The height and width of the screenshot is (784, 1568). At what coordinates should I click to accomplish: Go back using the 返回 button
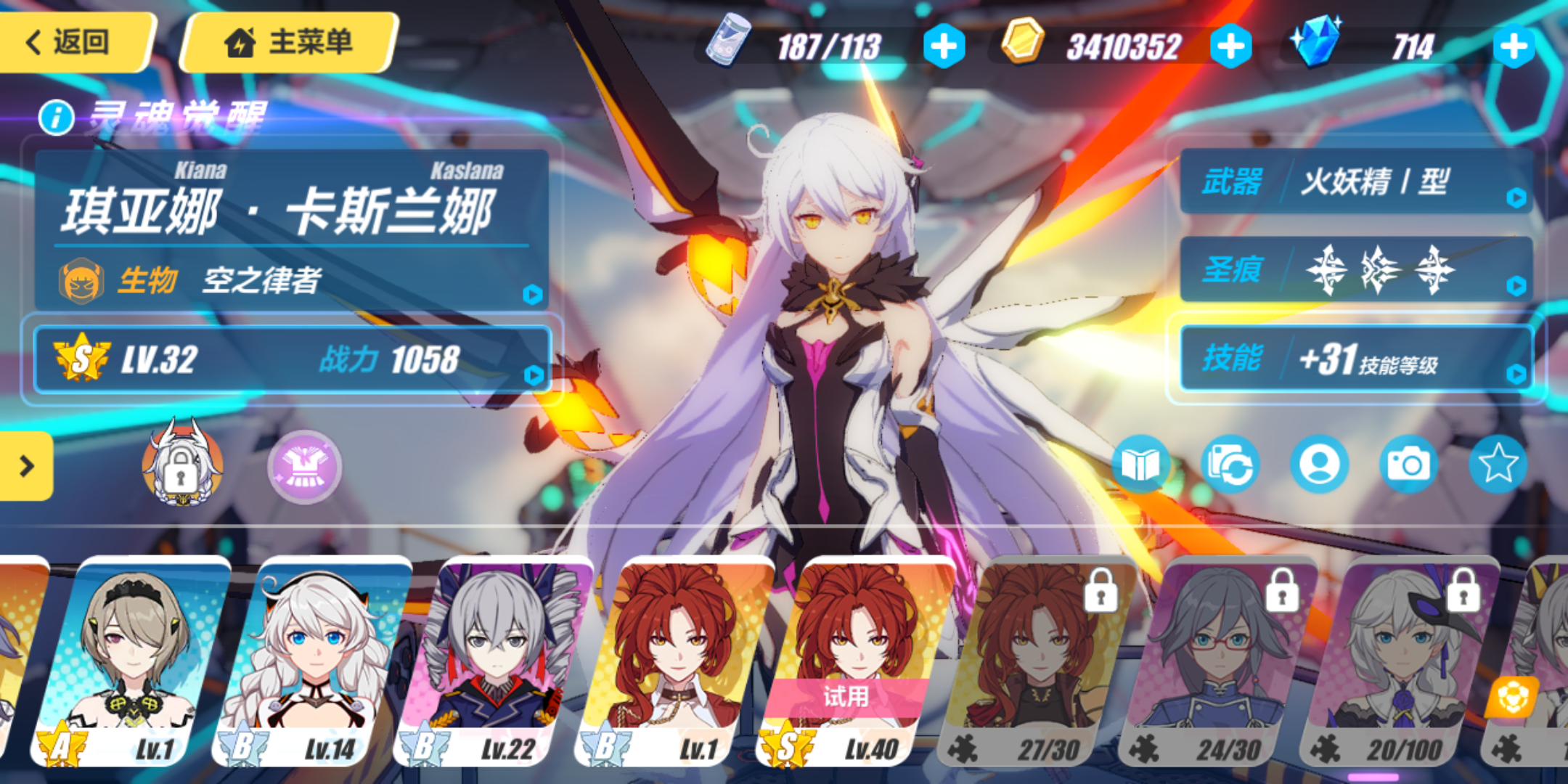73,42
